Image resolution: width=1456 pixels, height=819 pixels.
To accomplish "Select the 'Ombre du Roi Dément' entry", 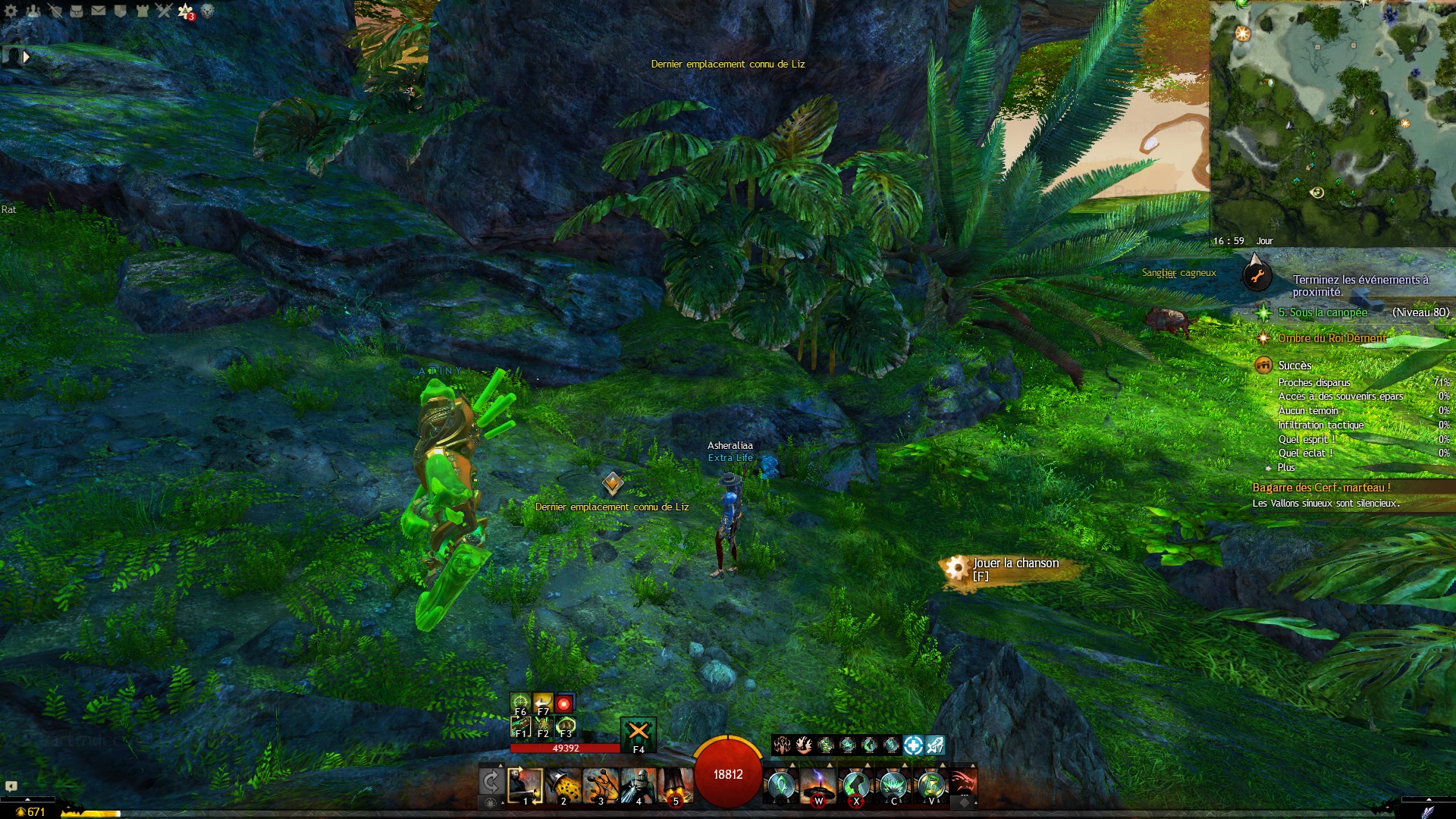I will [1332, 338].
